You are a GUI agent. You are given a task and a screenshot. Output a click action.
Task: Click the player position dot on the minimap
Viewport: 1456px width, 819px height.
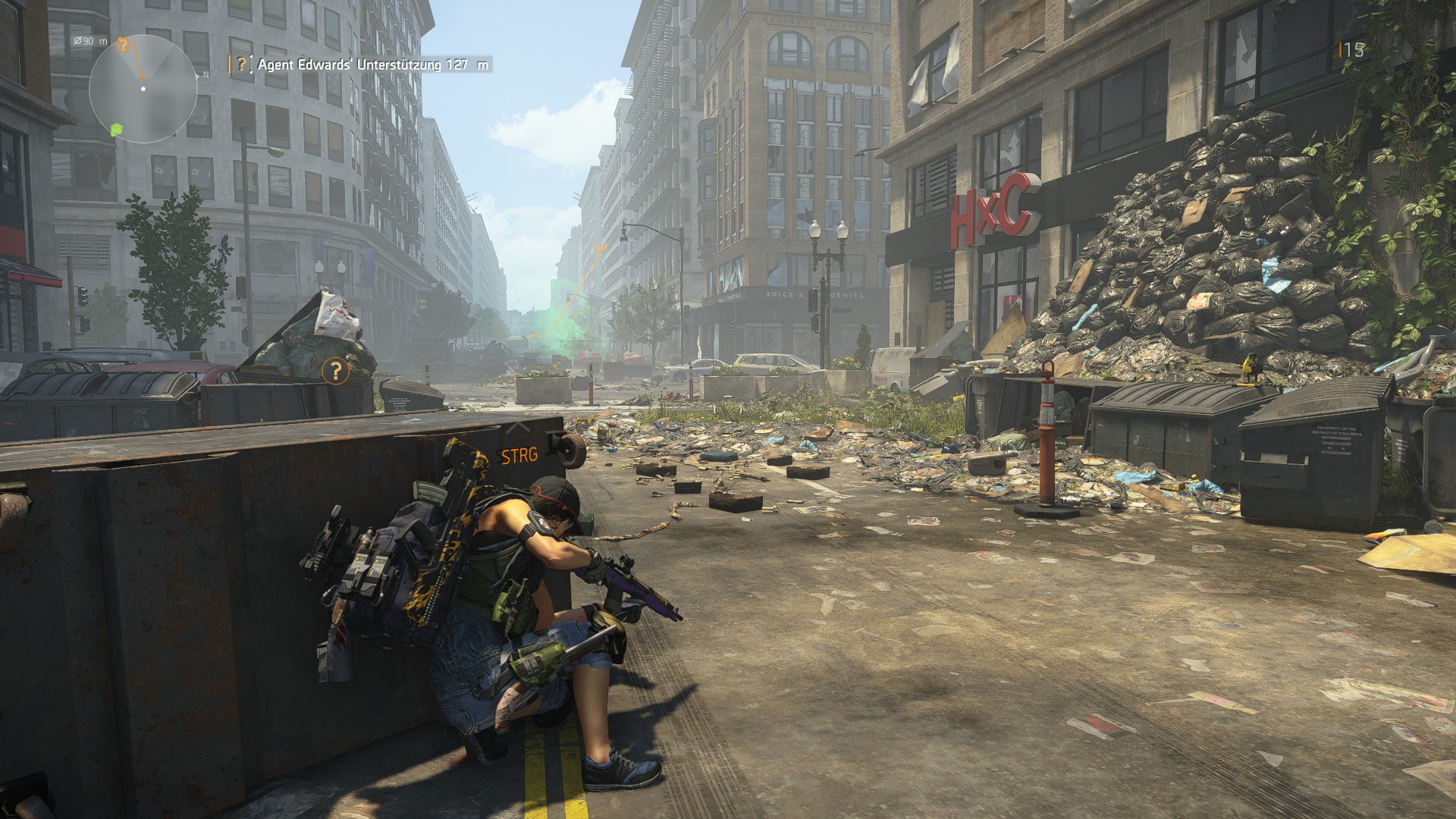(x=143, y=88)
